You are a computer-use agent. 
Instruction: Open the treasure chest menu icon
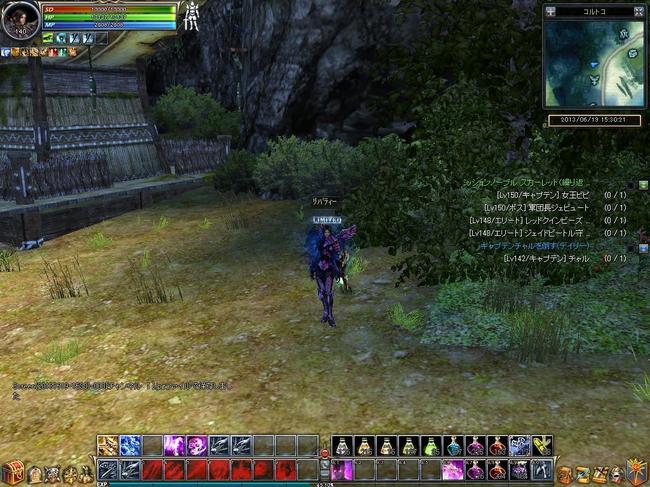(x=12, y=472)
